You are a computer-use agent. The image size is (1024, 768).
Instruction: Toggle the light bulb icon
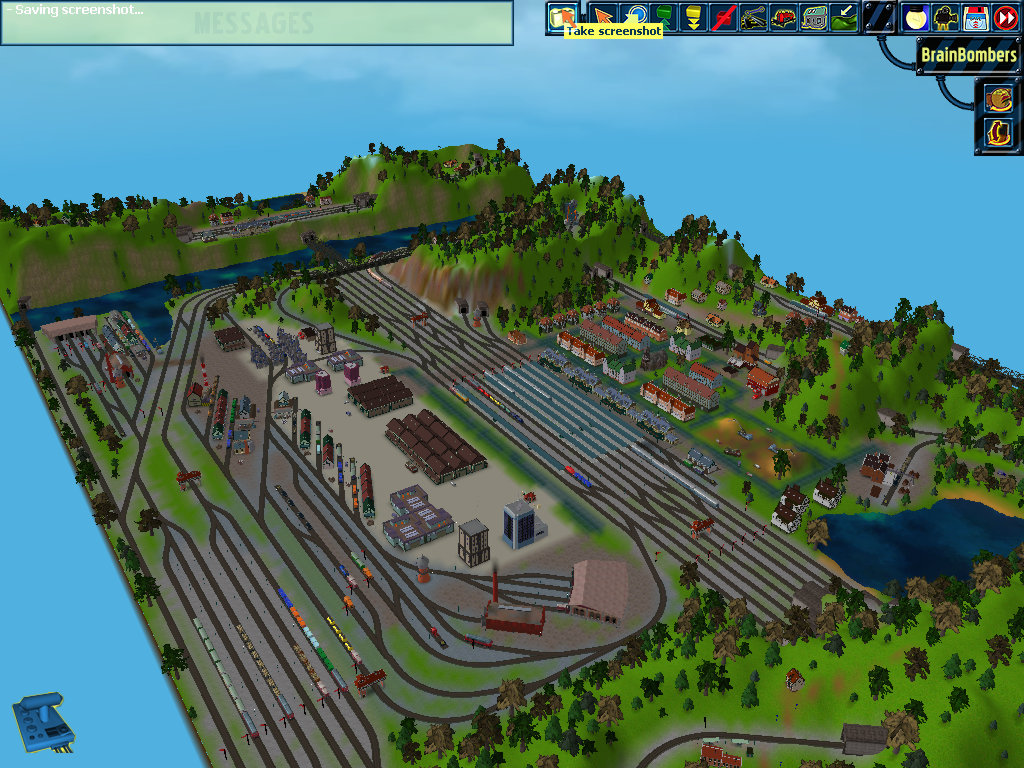point(915,17)
